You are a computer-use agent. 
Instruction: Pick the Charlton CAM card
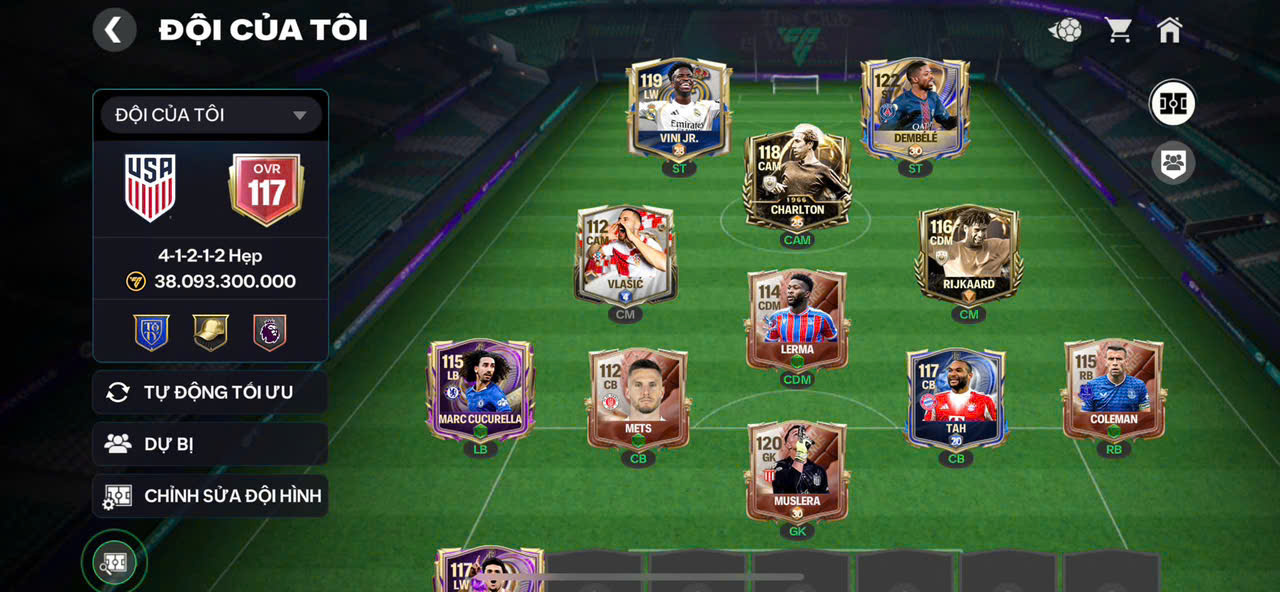coord(797,178)
